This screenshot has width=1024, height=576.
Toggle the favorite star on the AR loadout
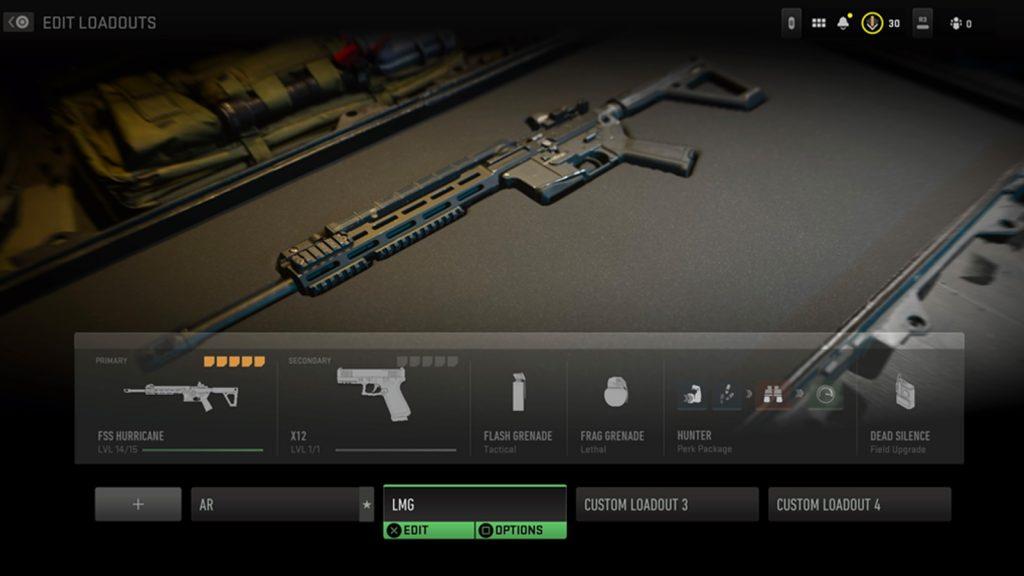coord(367,504)
